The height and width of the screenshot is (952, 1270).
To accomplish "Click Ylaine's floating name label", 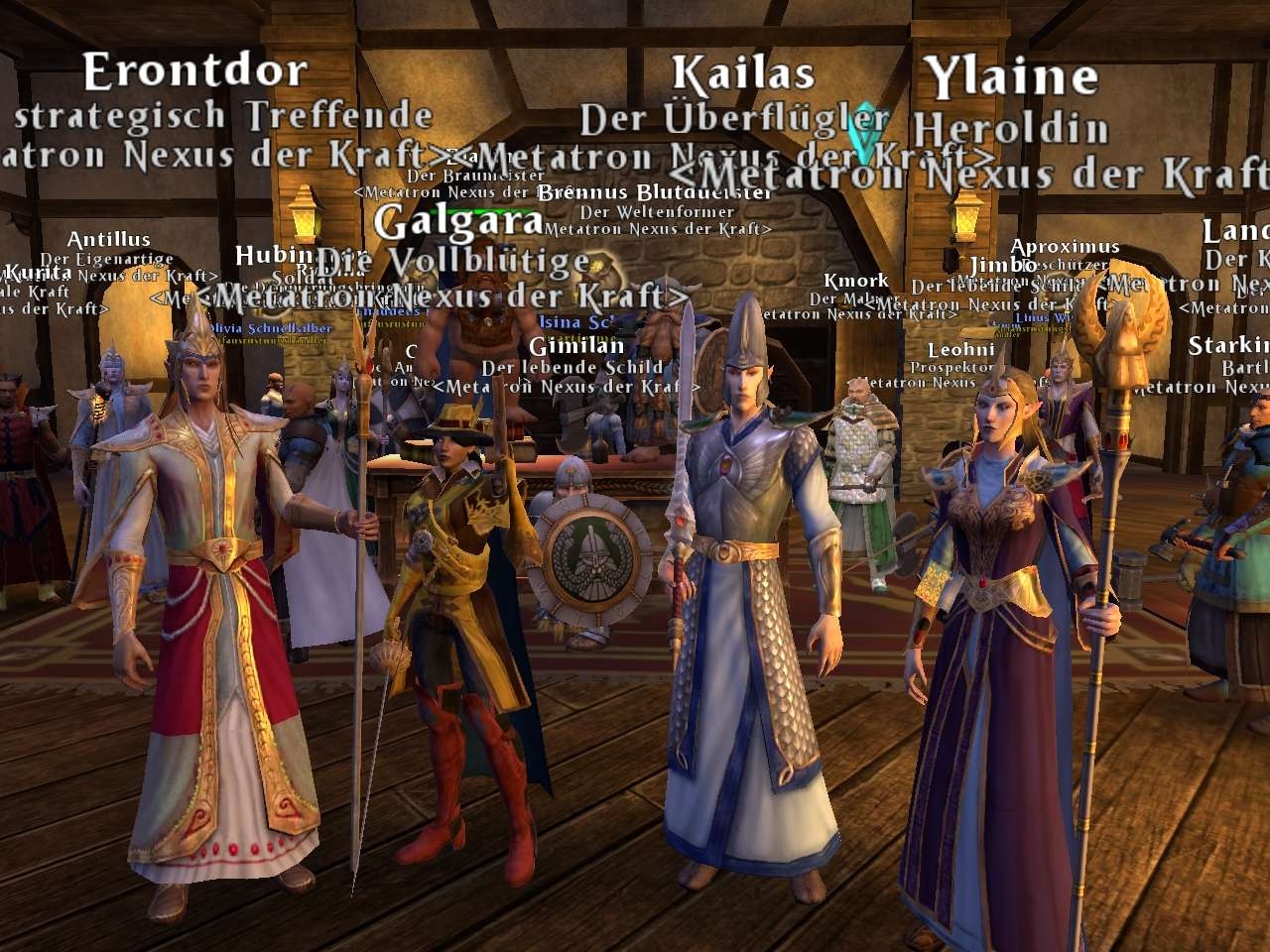I will (x=1010, y=78).
